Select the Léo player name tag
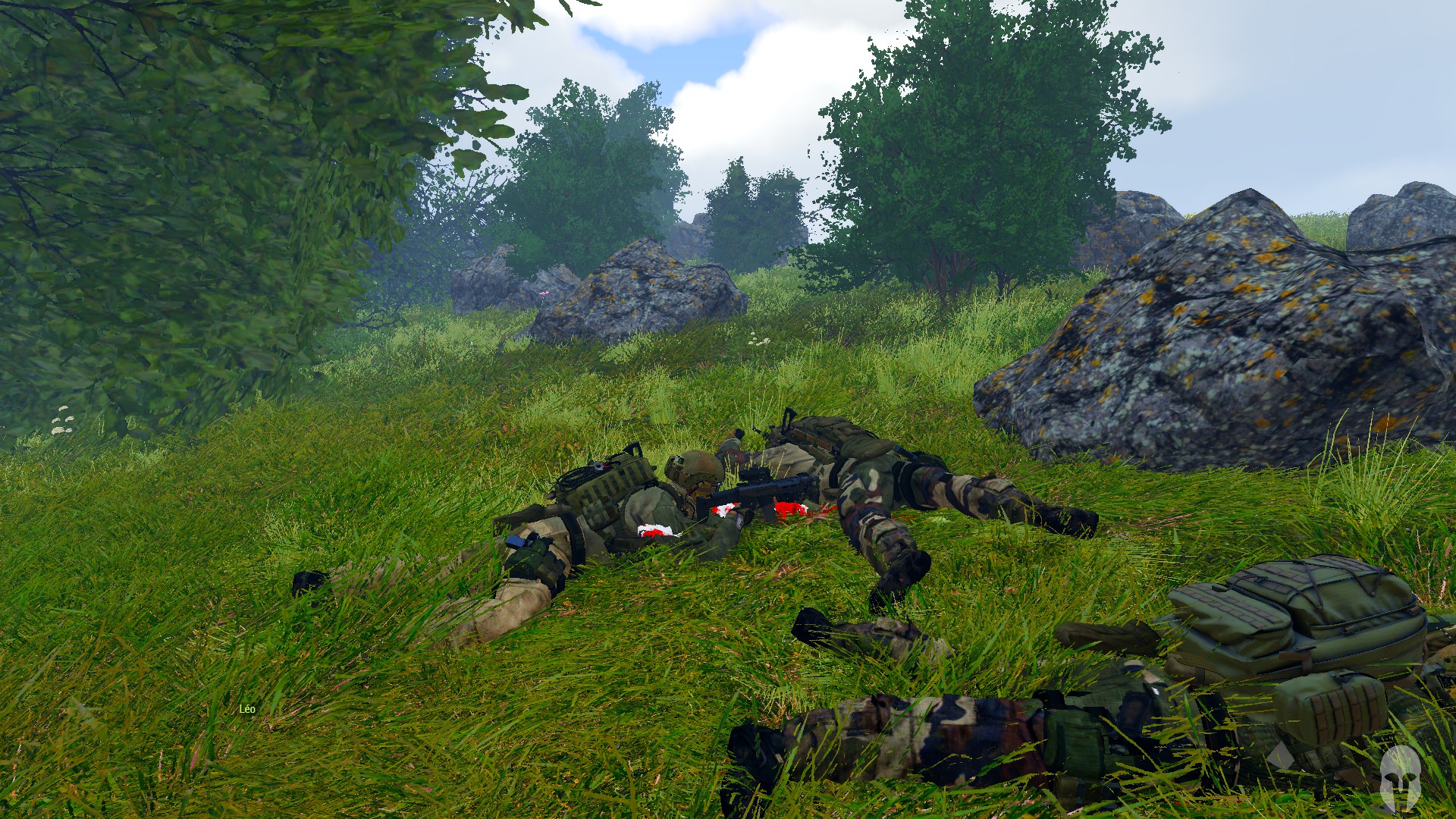 click(247, 709)
